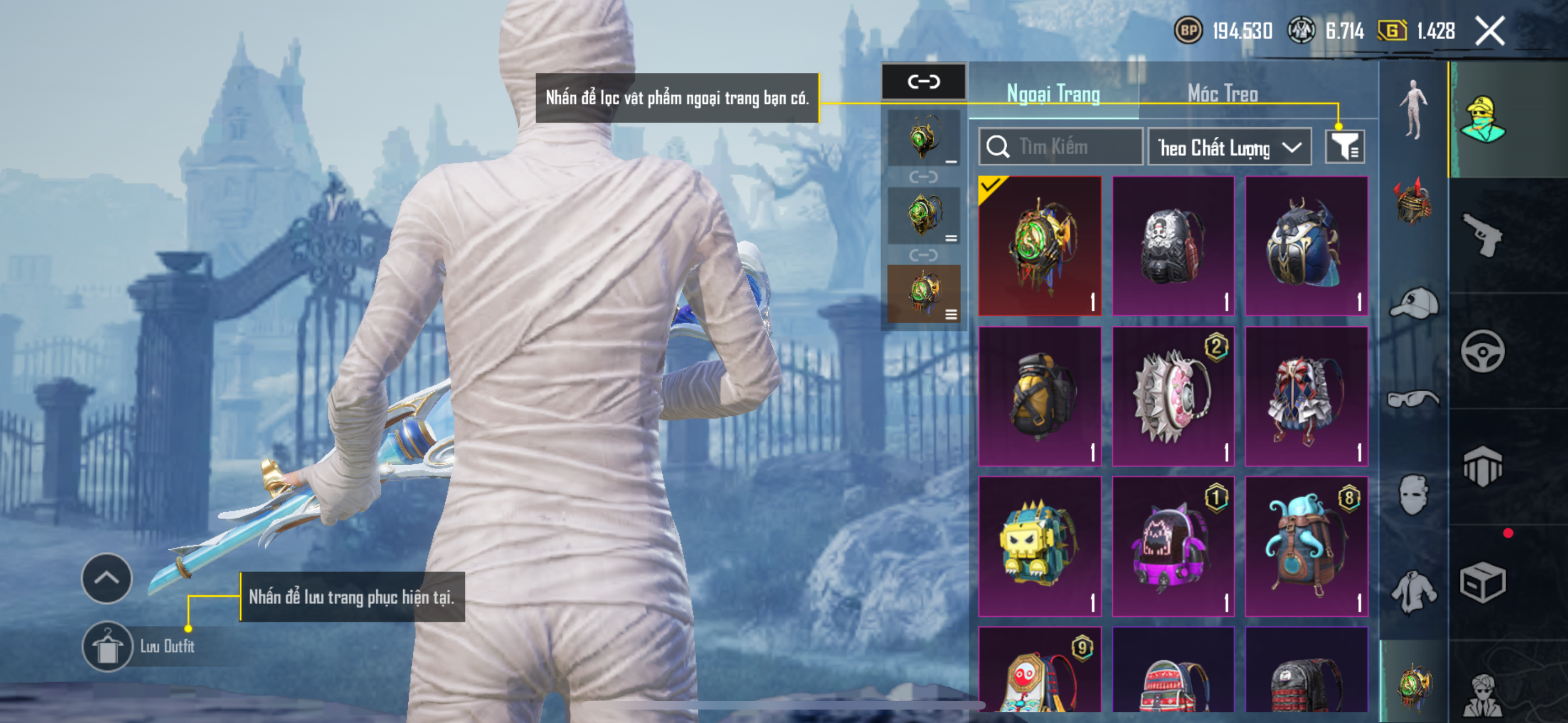Click the Tìm Kiếm search field
The width and height of the screenshot is (1568, 723).
pyautogui.click(x=1060, y=147)
